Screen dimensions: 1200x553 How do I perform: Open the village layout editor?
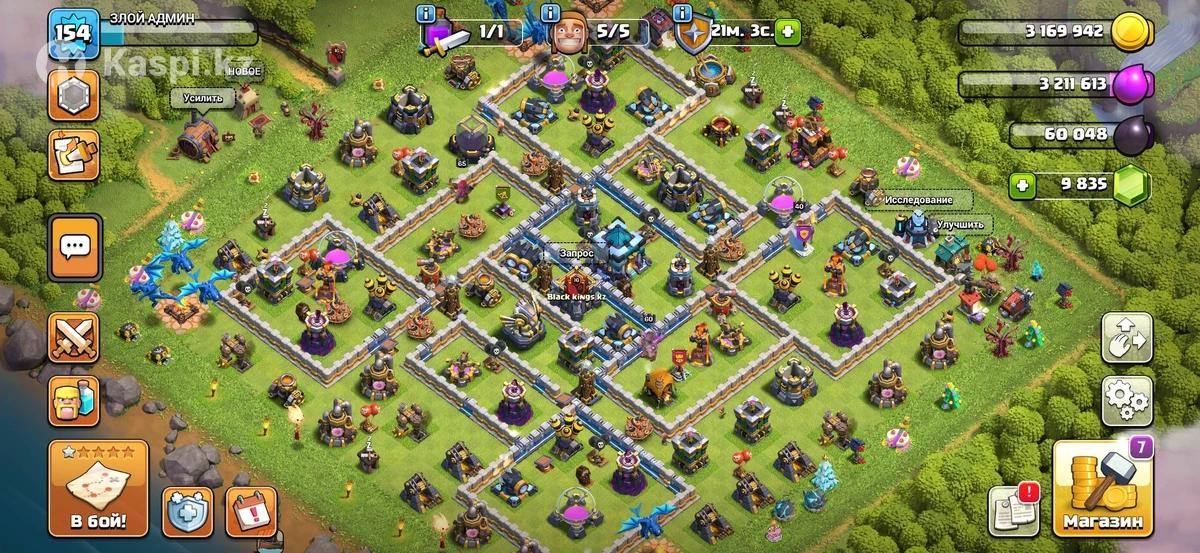1127,340
